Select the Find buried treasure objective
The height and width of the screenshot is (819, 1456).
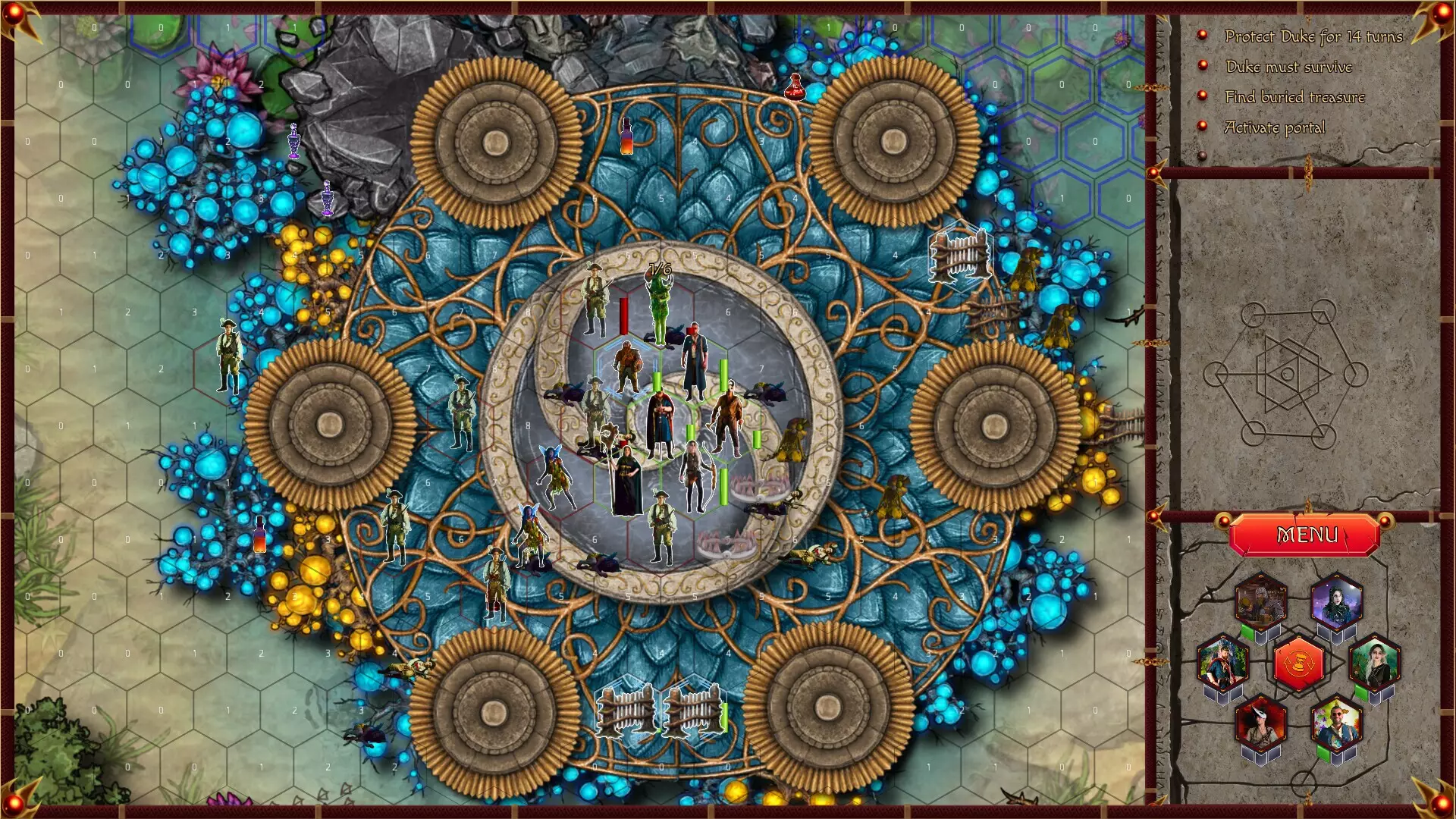1294,97
